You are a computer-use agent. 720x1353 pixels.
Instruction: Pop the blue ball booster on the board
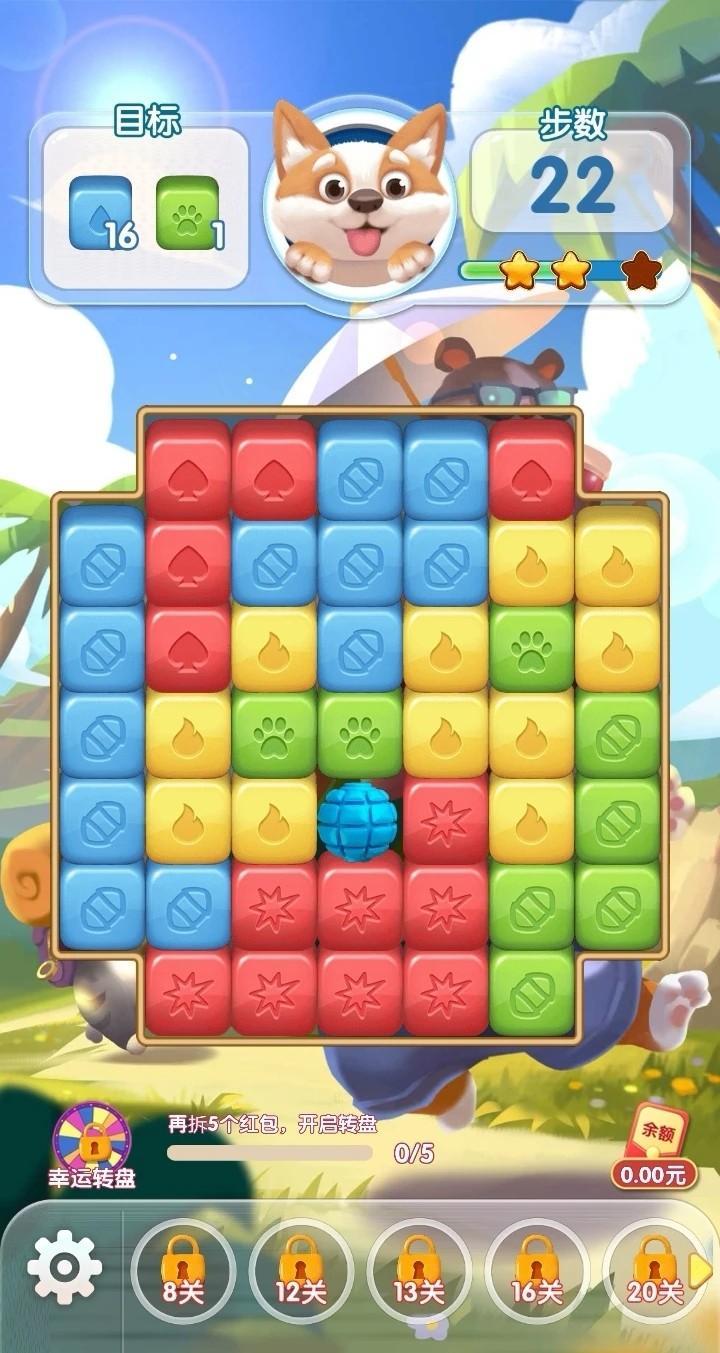pyautogui.click(x=359, y=820)
